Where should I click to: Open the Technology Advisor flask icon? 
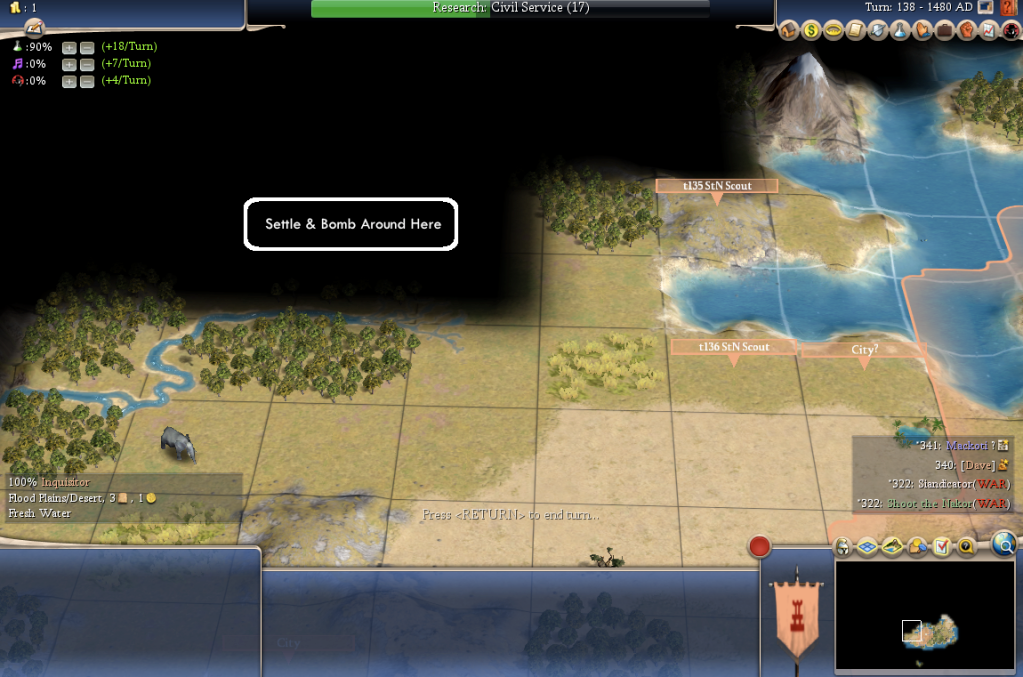click(899, 31)
